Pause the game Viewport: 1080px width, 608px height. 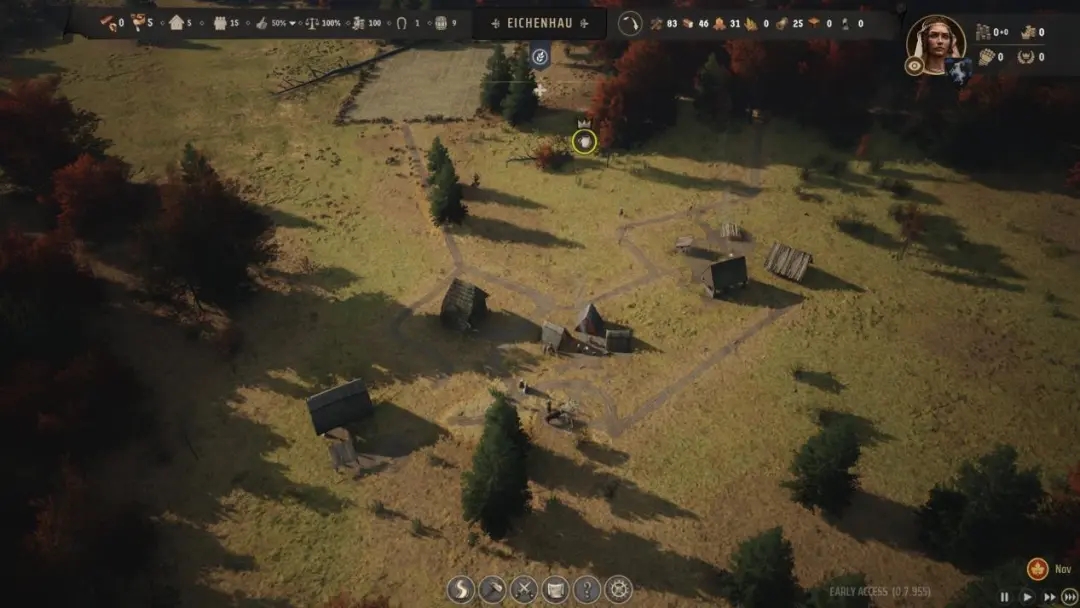click(1005, 596)
